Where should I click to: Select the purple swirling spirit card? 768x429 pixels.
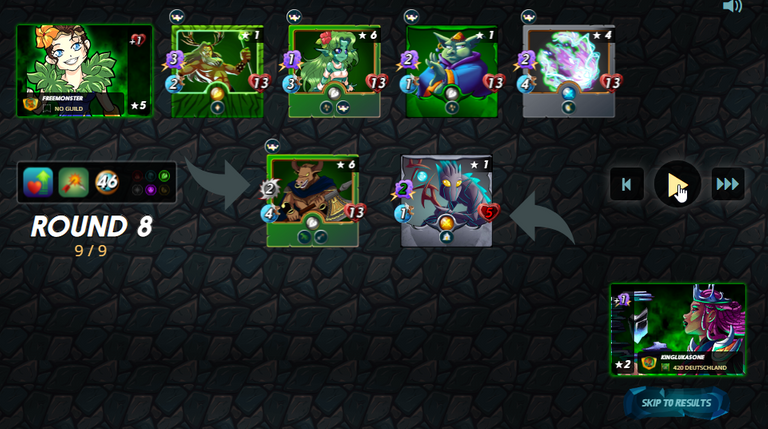568,71
